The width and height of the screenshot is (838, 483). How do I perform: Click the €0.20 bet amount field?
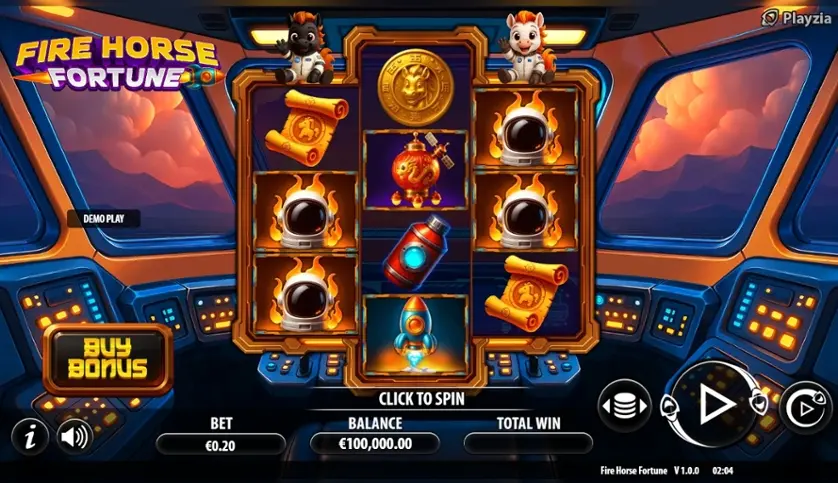coord(221,445)
